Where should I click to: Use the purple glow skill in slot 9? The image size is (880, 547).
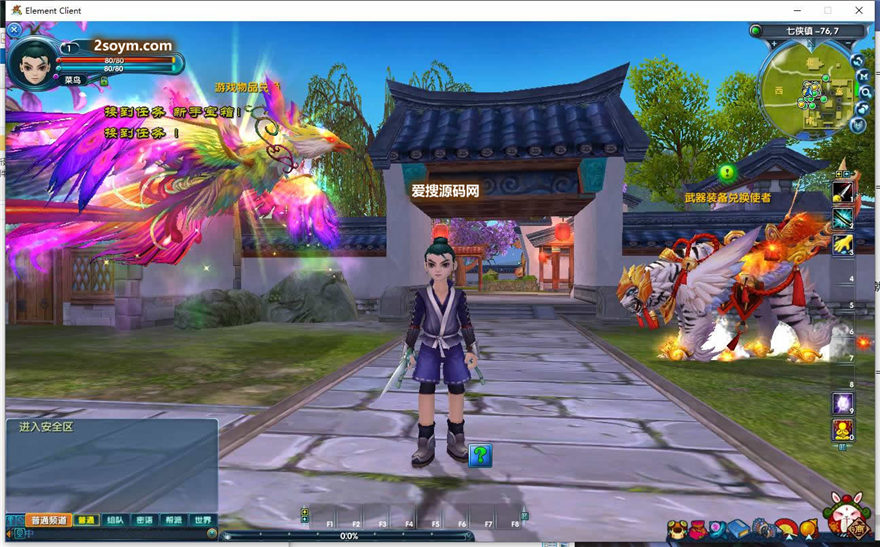842,402
